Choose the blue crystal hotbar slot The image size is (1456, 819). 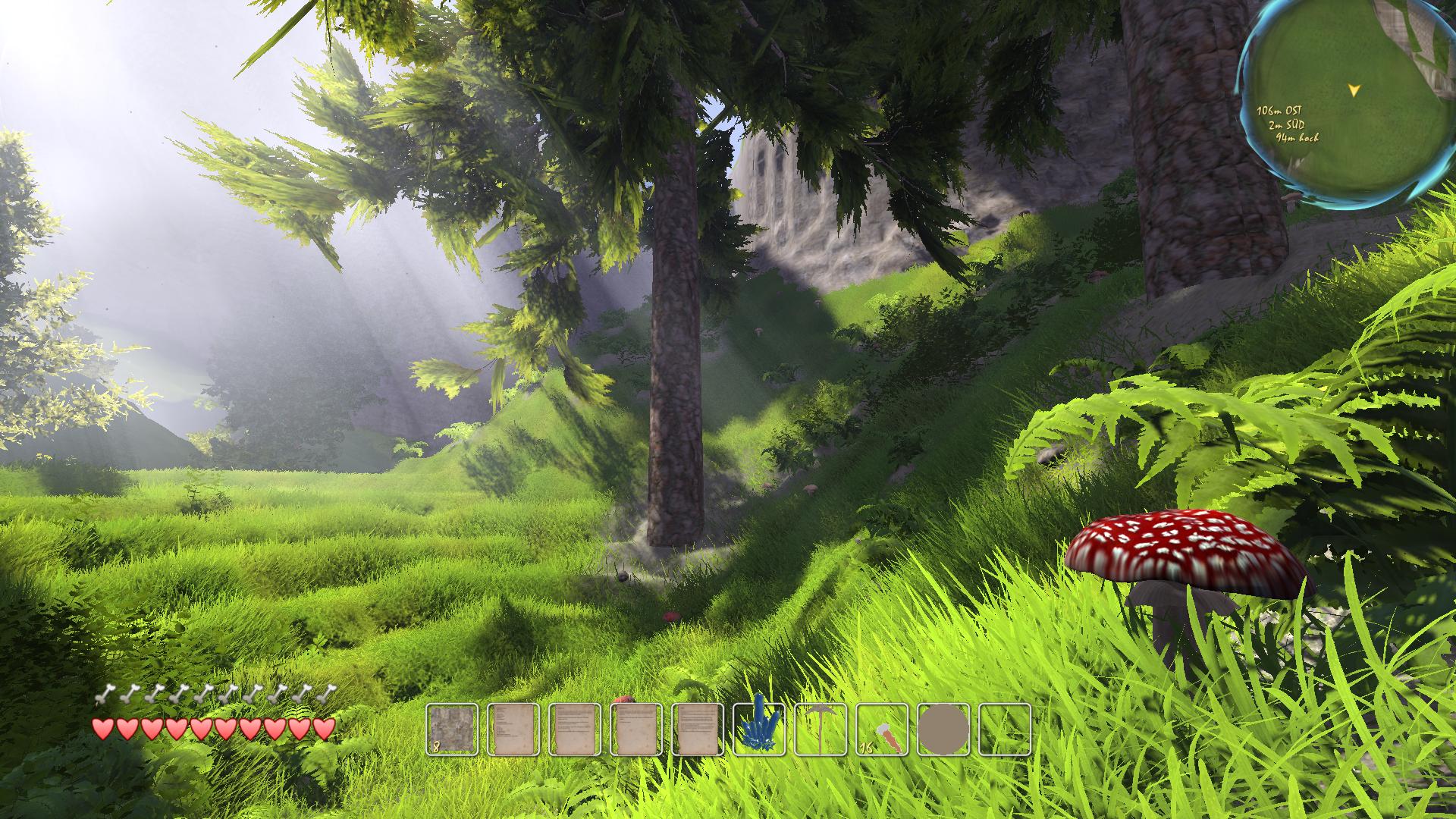(x=759, y=730)
